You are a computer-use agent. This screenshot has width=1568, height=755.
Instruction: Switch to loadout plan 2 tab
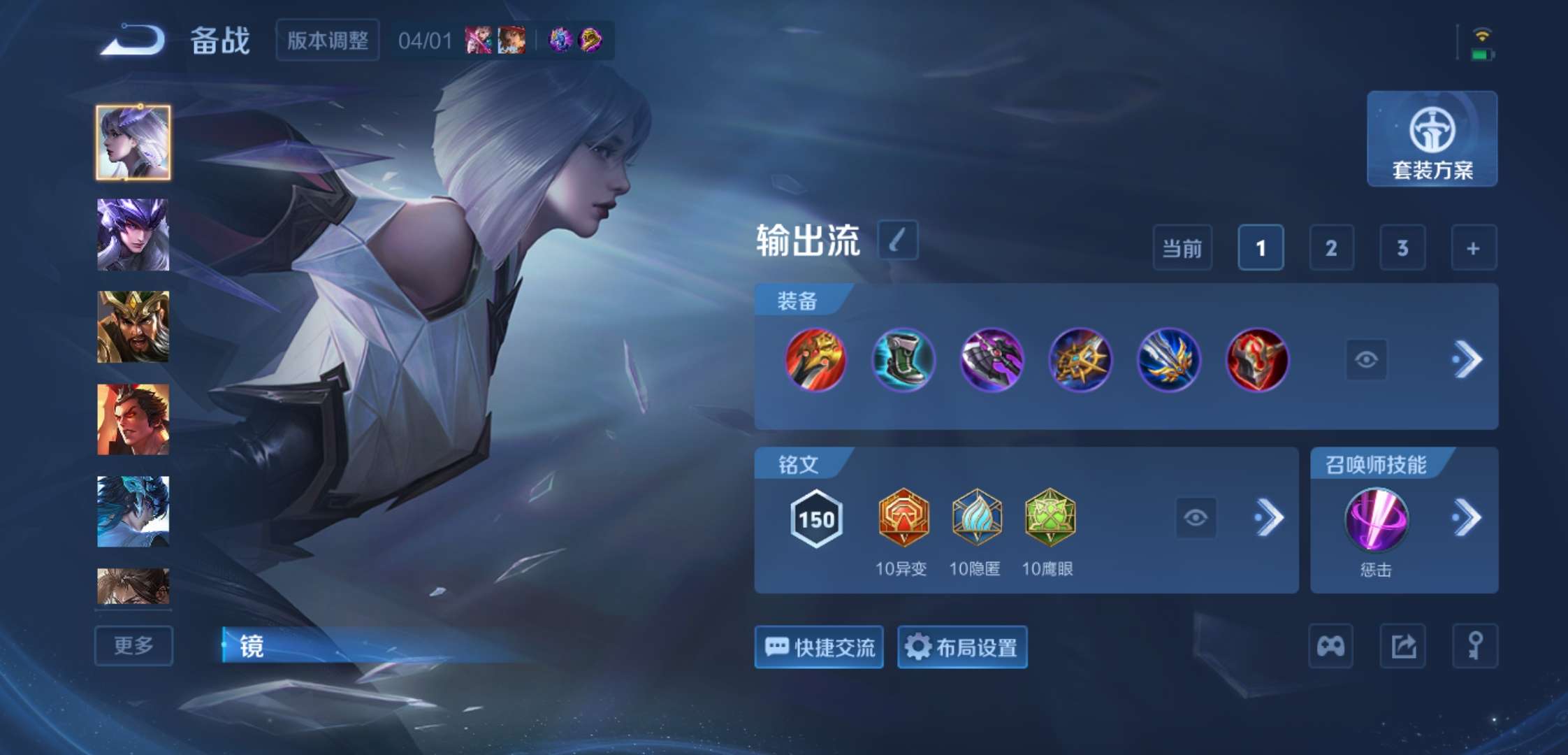1330,247
